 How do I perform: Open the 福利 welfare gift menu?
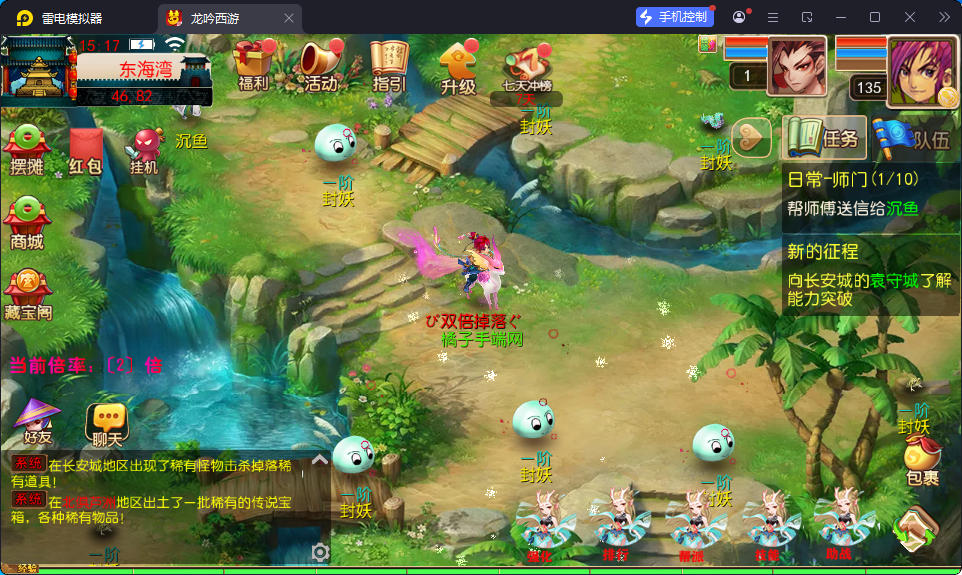pyautogui.click(x=253, y=66)
